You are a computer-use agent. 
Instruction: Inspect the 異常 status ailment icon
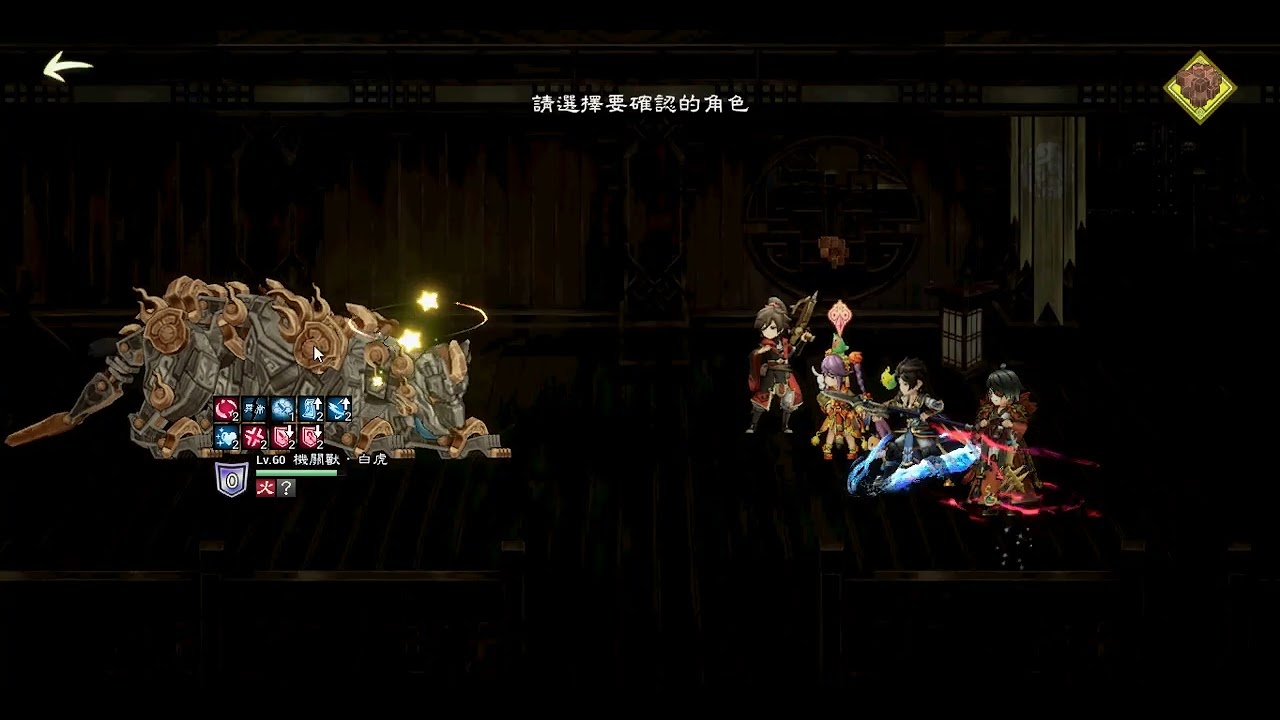[x=254, y=409]
